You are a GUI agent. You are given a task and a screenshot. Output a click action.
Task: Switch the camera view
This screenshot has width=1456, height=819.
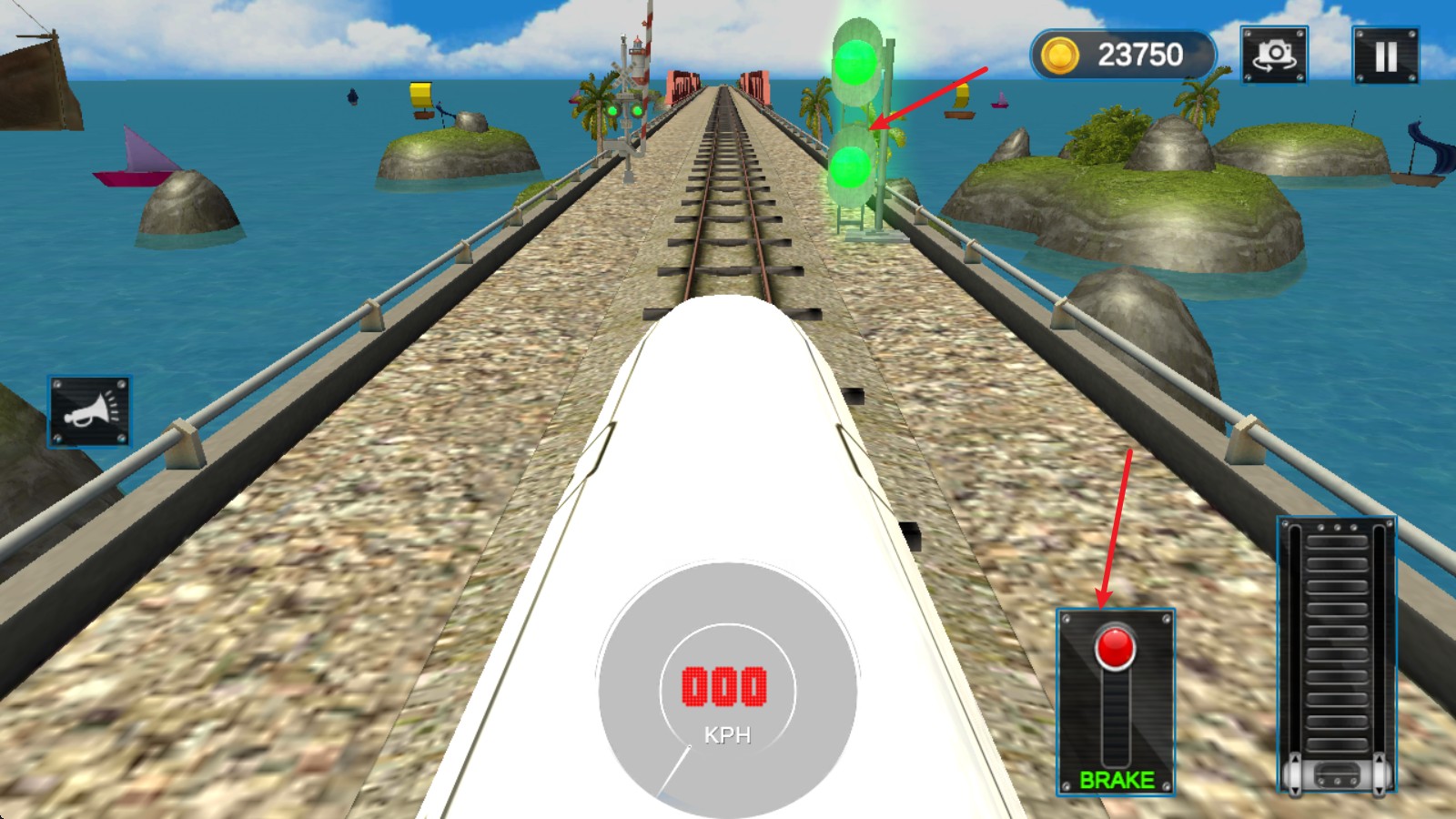(1274, 55)
